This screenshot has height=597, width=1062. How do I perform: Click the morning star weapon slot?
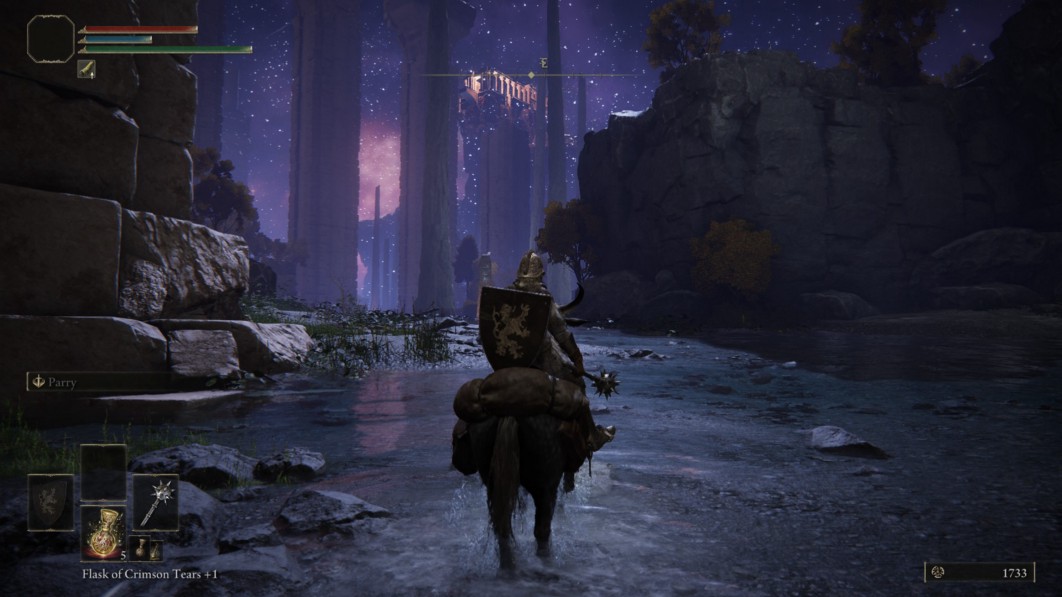coord(155,501)
